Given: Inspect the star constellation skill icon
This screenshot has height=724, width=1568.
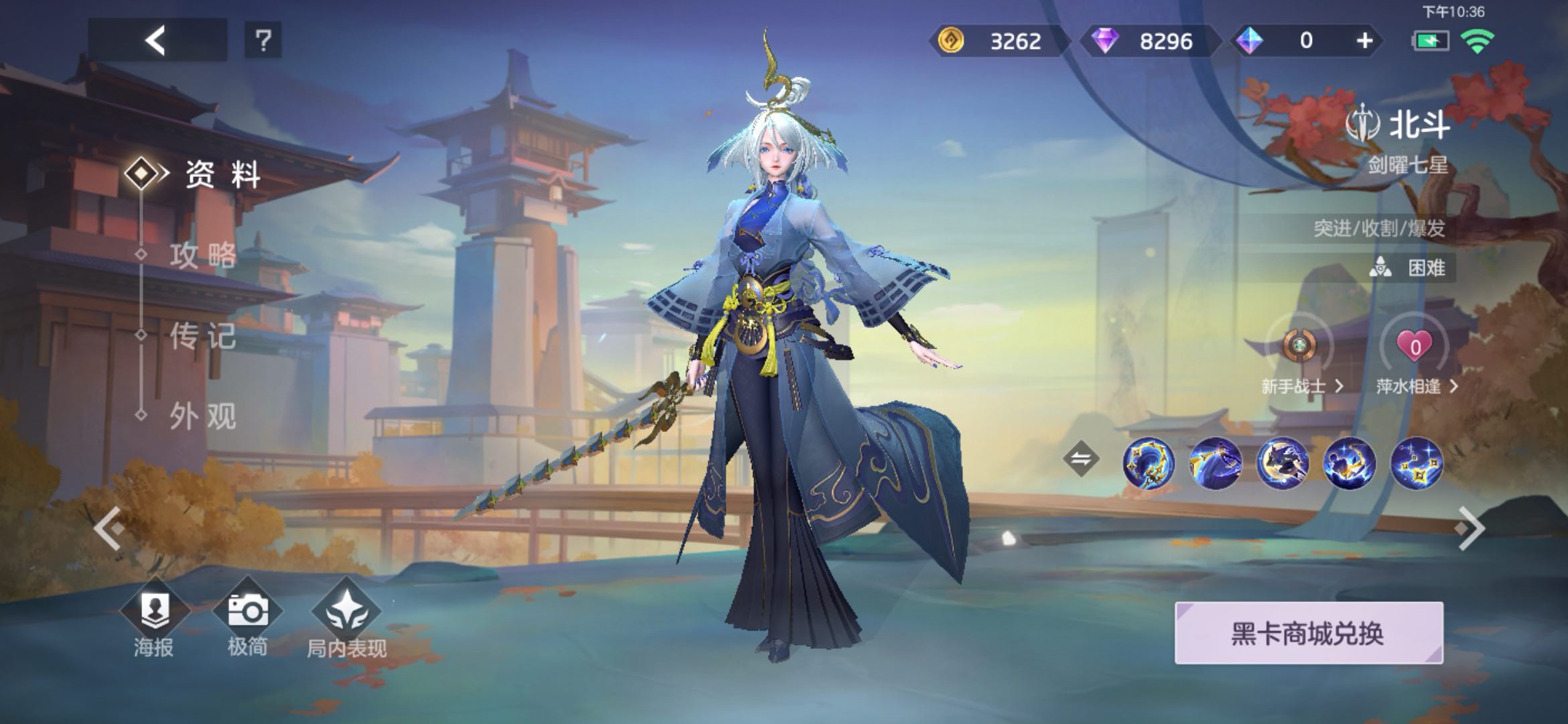Looking at the screenshot, I should [1416, 463].
